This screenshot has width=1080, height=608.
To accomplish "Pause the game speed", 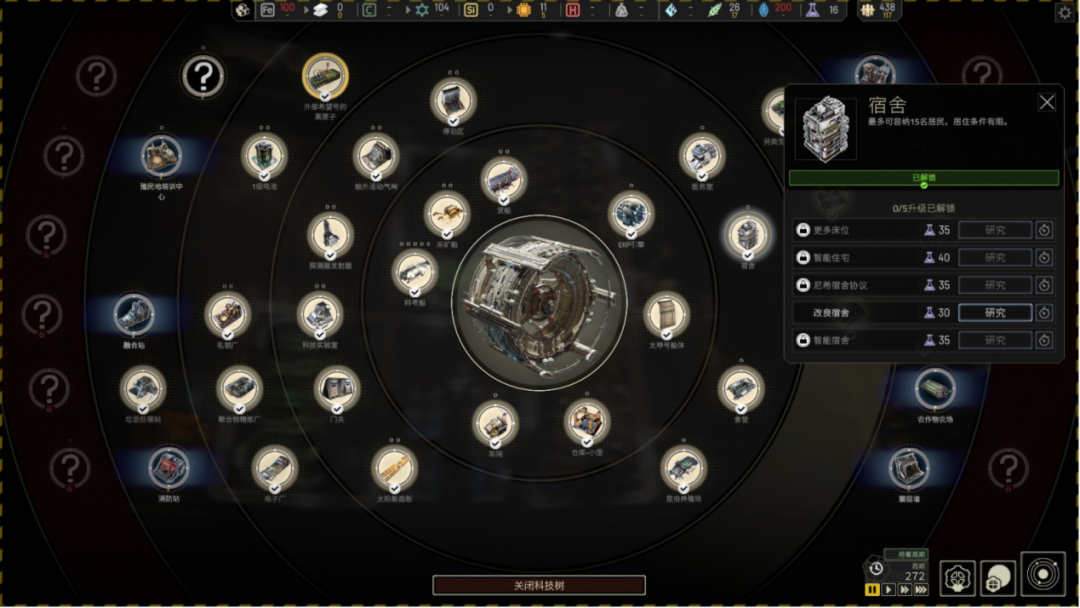I will point(872,590).
